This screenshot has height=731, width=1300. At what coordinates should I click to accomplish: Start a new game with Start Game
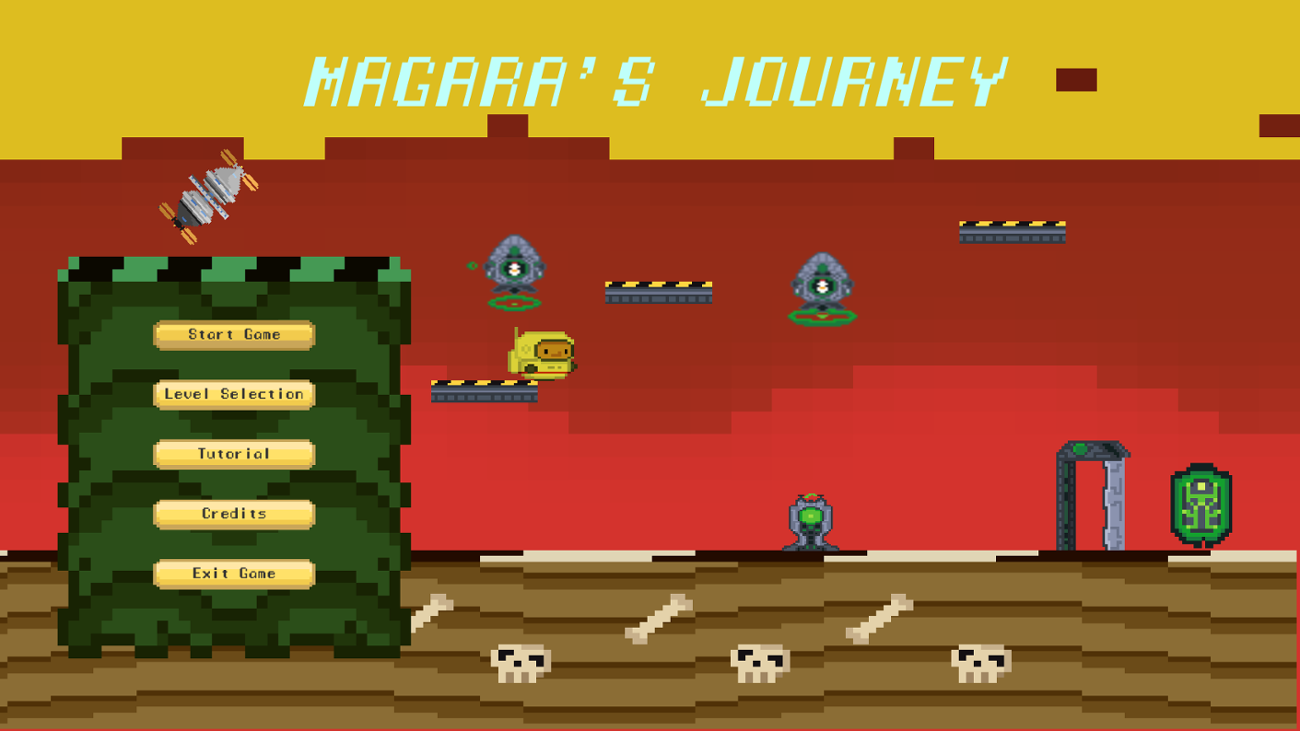tap(234, 334)
